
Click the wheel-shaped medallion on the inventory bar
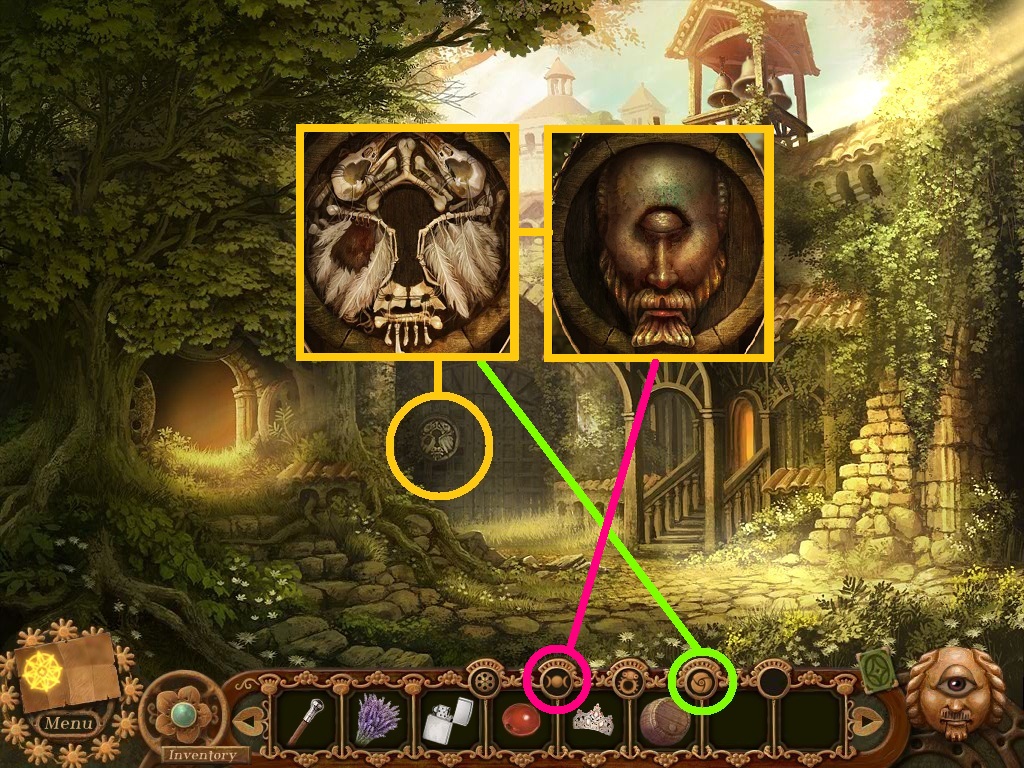click(x=486, y=682)
